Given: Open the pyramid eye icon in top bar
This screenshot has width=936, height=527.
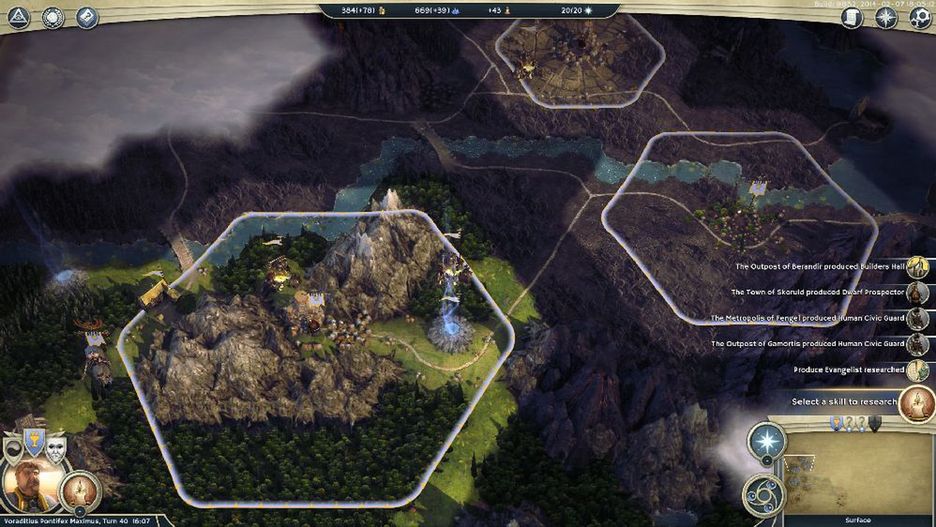Looking at the screenshot, I should 18,17.
